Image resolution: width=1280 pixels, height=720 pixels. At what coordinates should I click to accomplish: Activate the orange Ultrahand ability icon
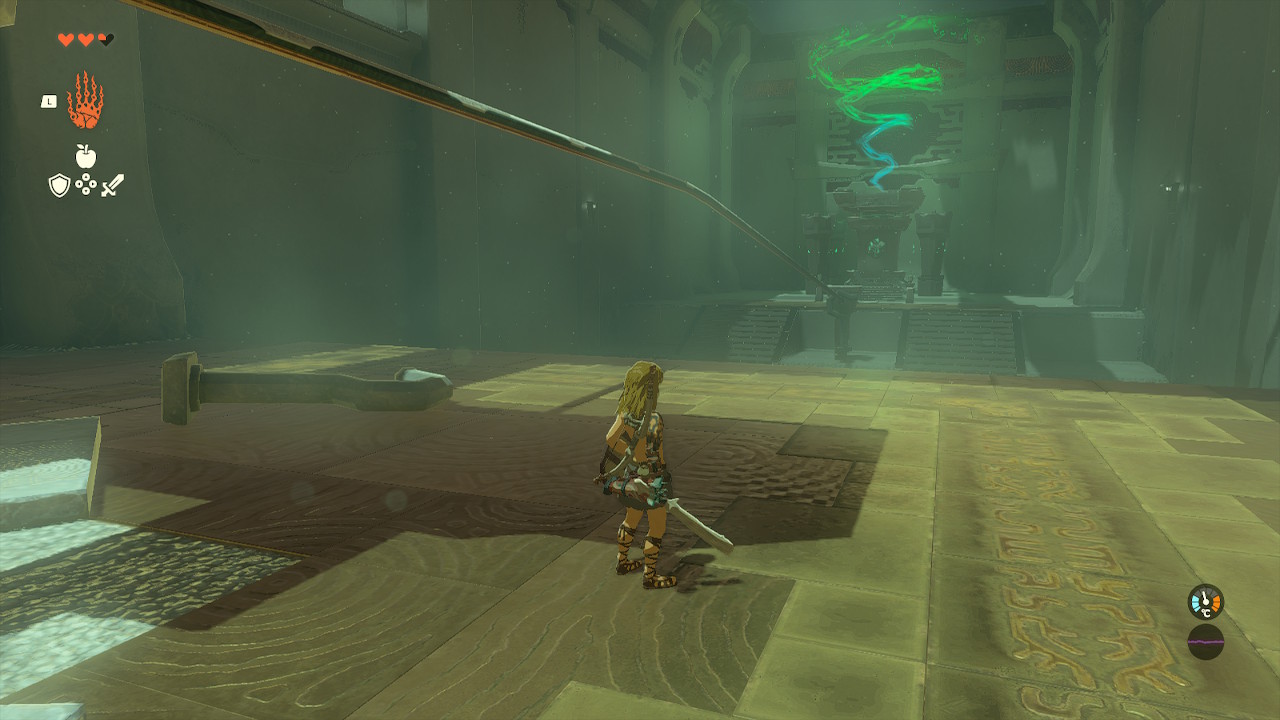coord(86,101)
